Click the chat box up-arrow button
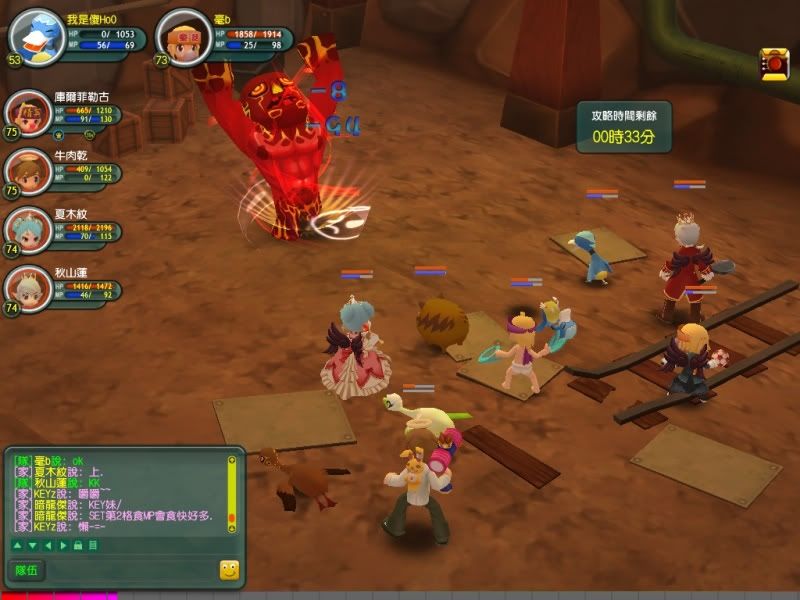Viewport: 800px width, 600px height. [17, 545]
